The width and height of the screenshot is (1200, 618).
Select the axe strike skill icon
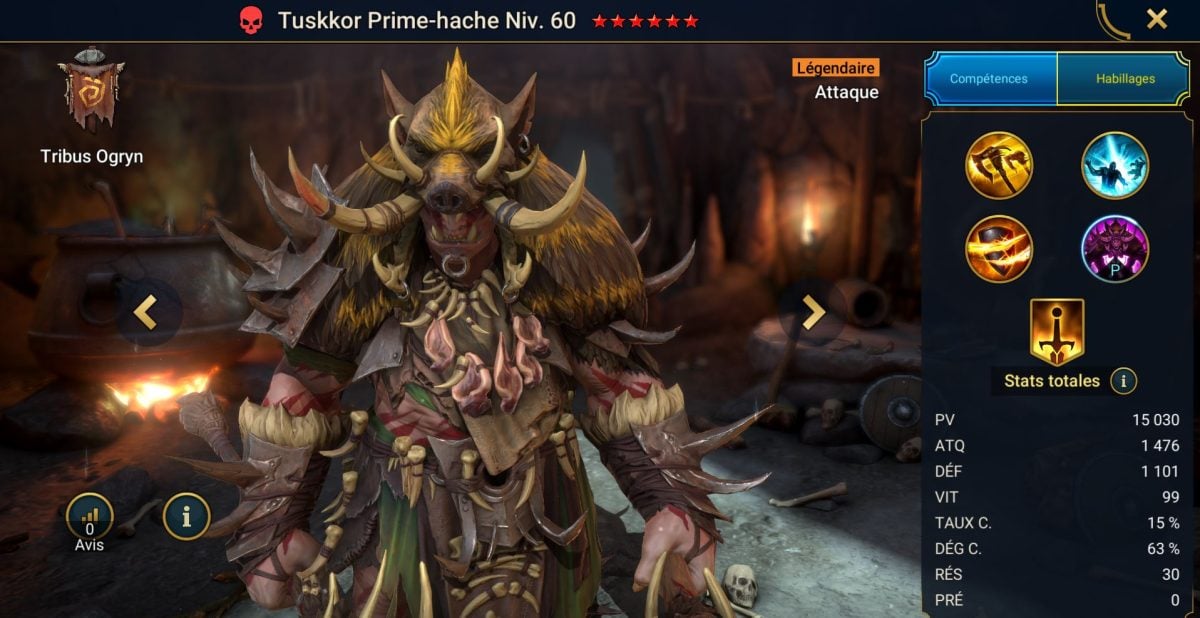(999, 166)
